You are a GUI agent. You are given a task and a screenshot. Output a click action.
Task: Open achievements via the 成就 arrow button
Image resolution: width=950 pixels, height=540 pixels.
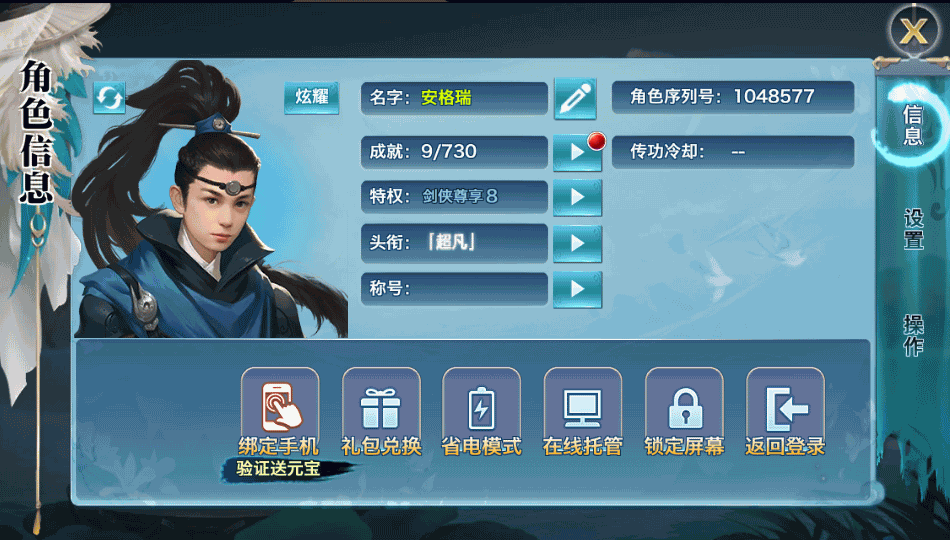(577, 152)
